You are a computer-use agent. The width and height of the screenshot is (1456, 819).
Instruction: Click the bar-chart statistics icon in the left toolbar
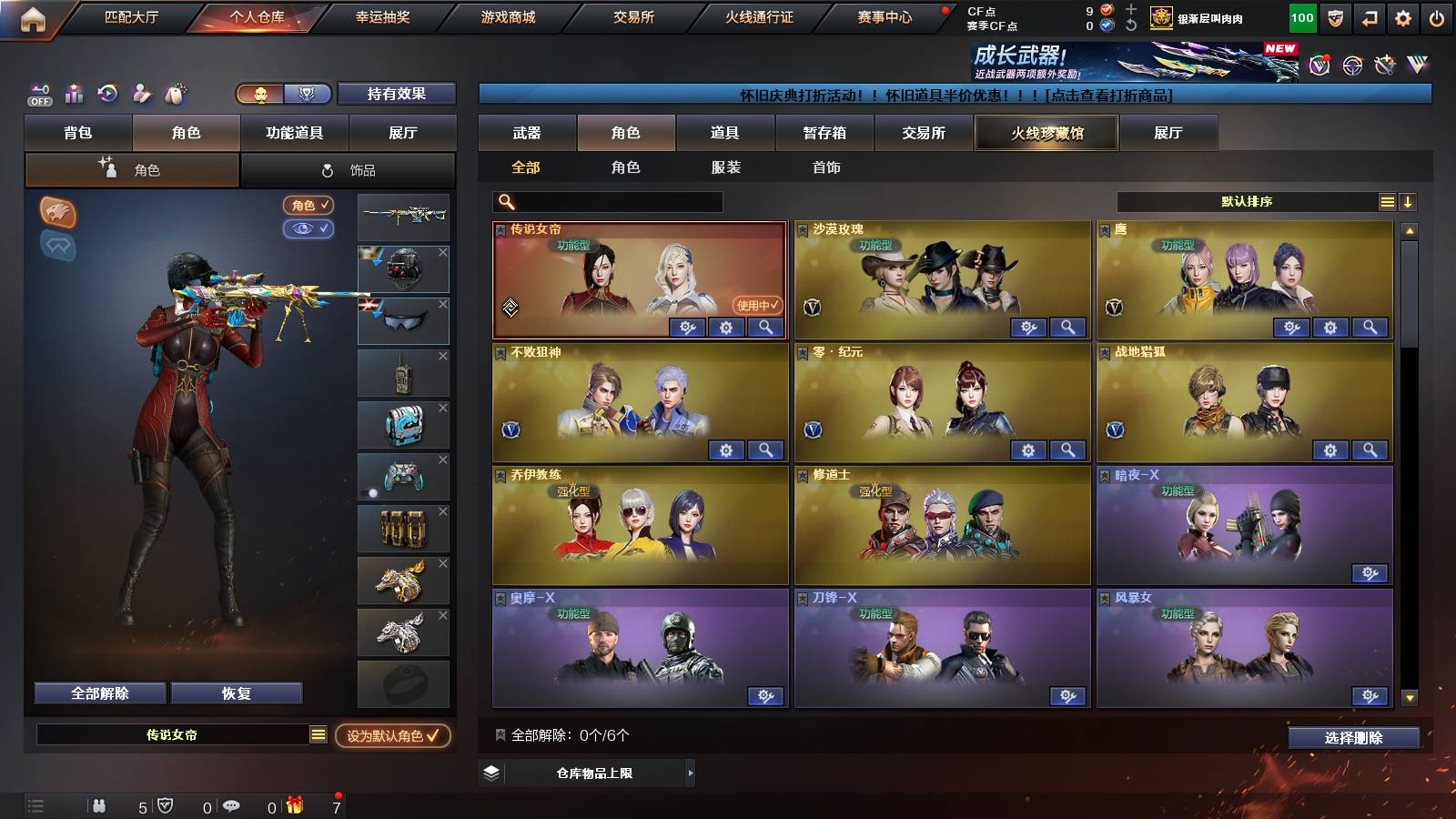[73, 94]
